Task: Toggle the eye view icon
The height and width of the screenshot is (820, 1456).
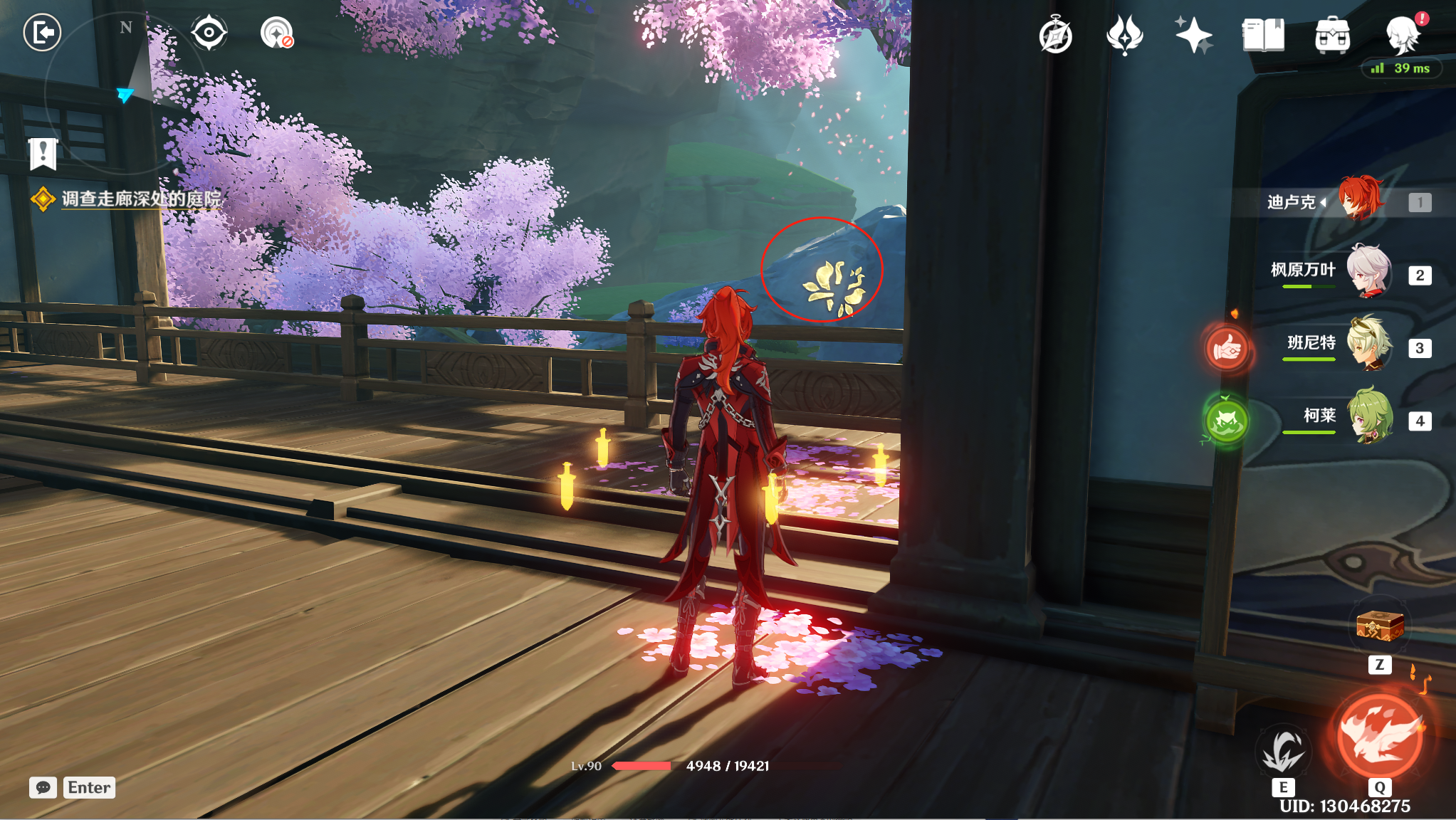Action: [x=209, y=33]
